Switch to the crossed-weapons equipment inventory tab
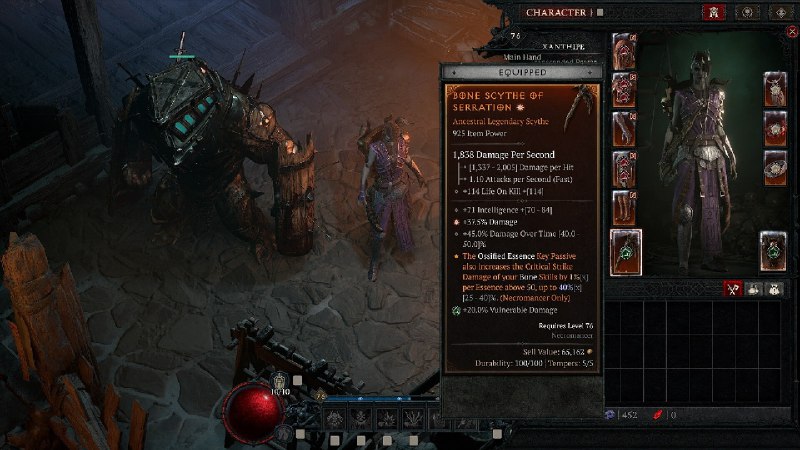The image size is (800, 450). (733, 288)
